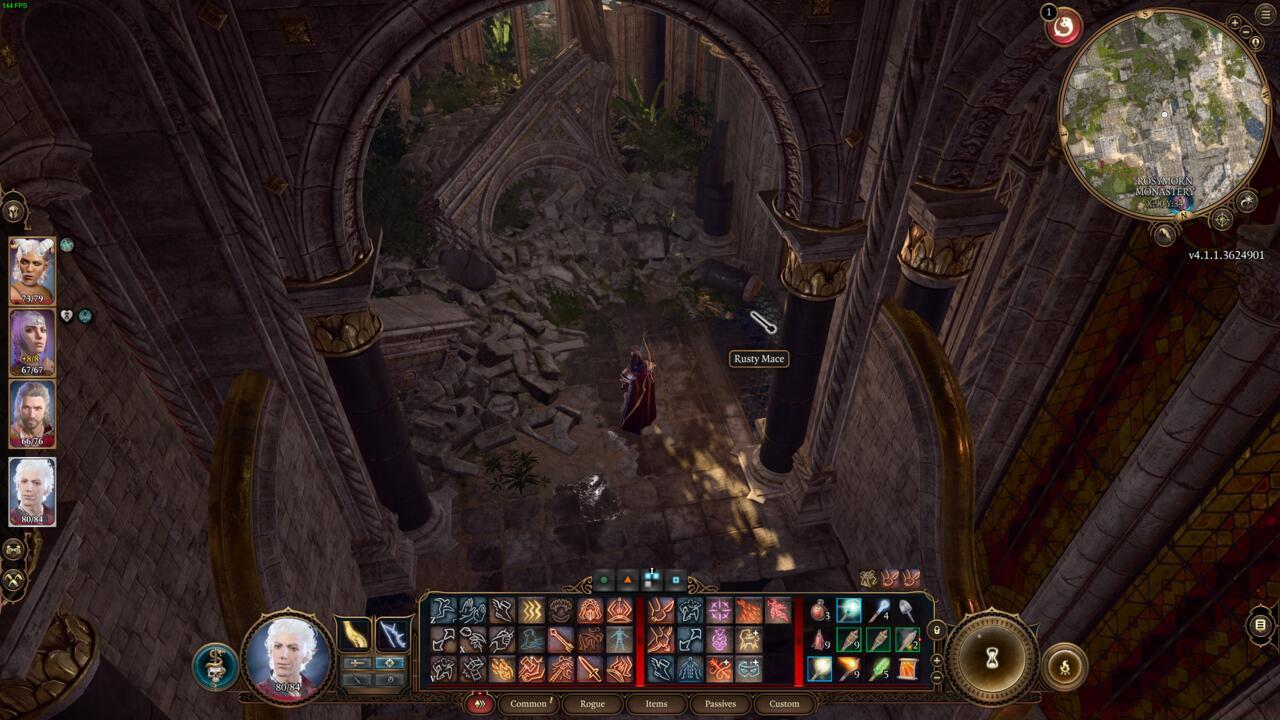Click the shovel icon in the item hotbar

click(x=905, y=611)
